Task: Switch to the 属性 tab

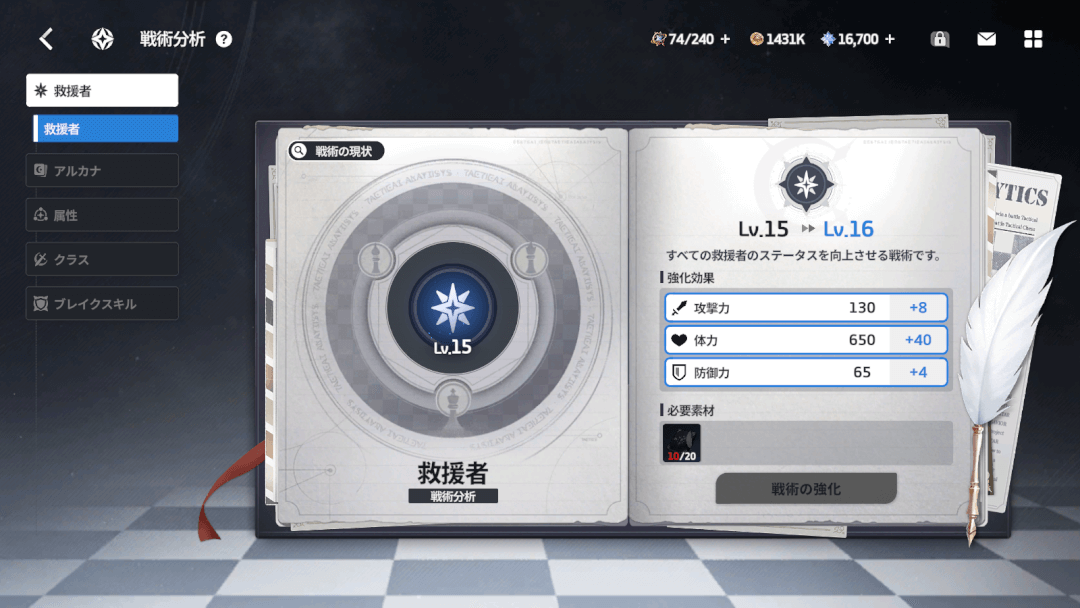Action: (x=102, y=215)
